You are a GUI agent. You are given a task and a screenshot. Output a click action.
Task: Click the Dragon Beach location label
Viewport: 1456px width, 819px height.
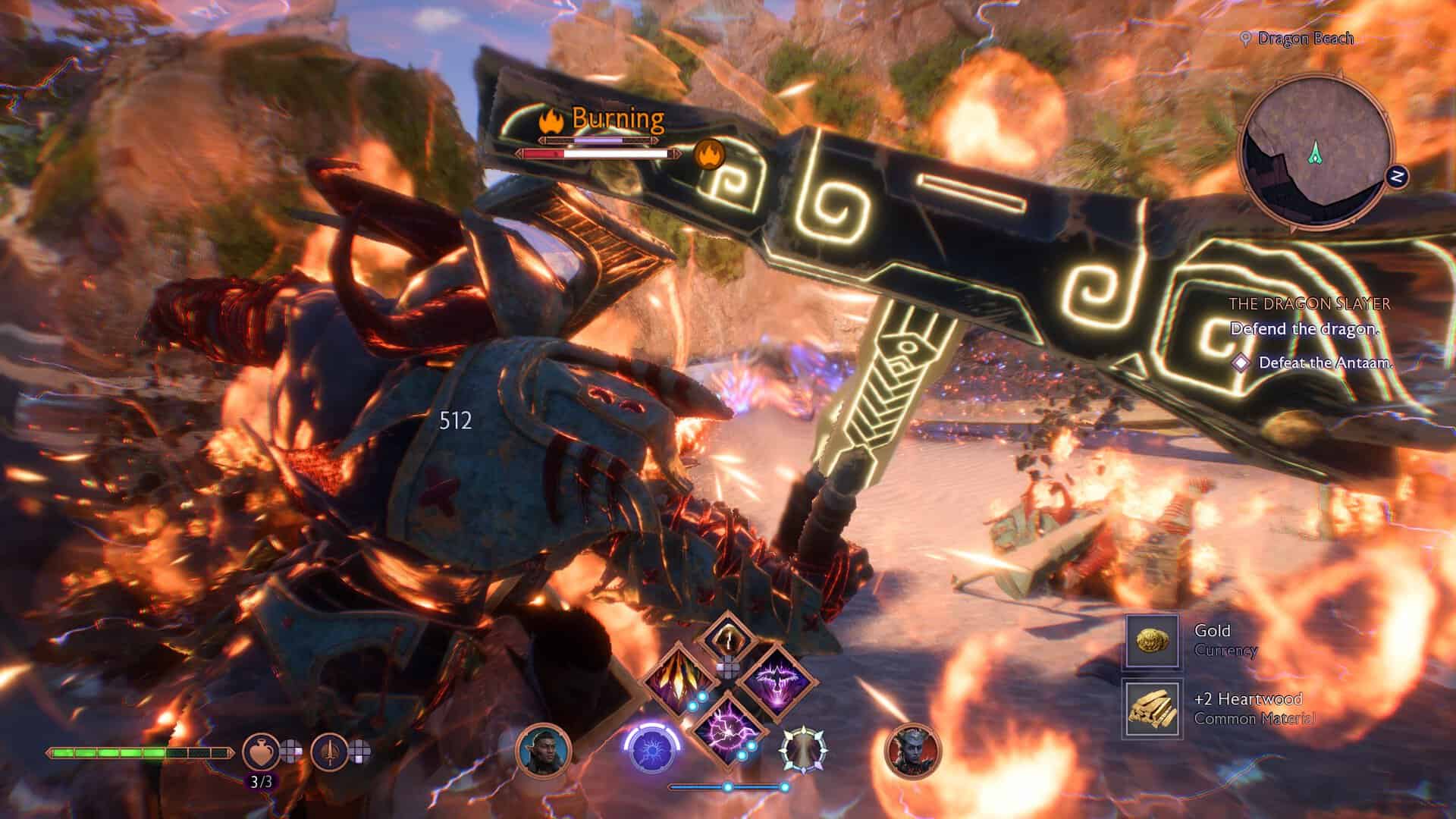coord(1304,38)
